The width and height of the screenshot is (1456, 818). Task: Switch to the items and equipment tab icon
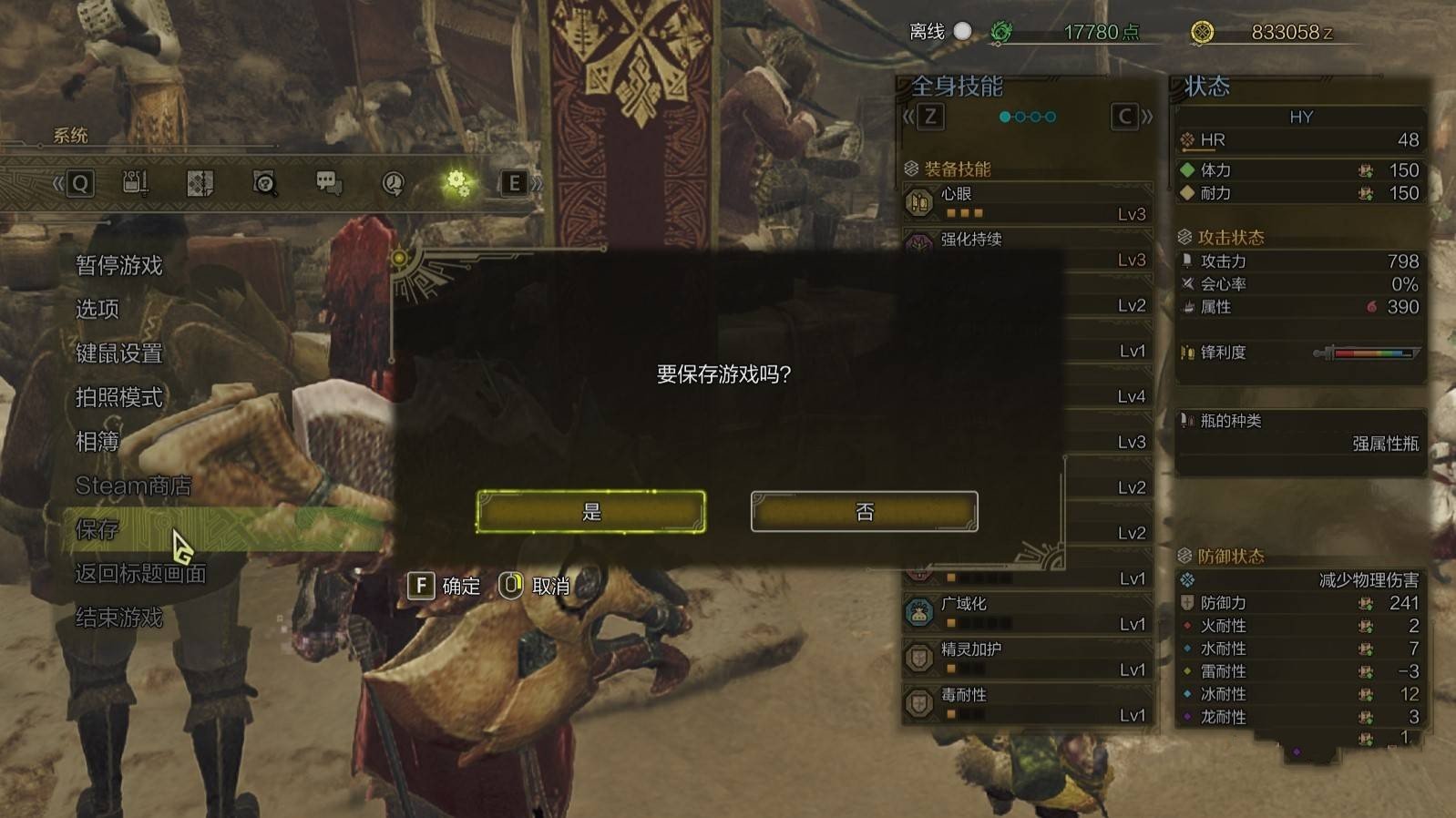pos(136,183)
